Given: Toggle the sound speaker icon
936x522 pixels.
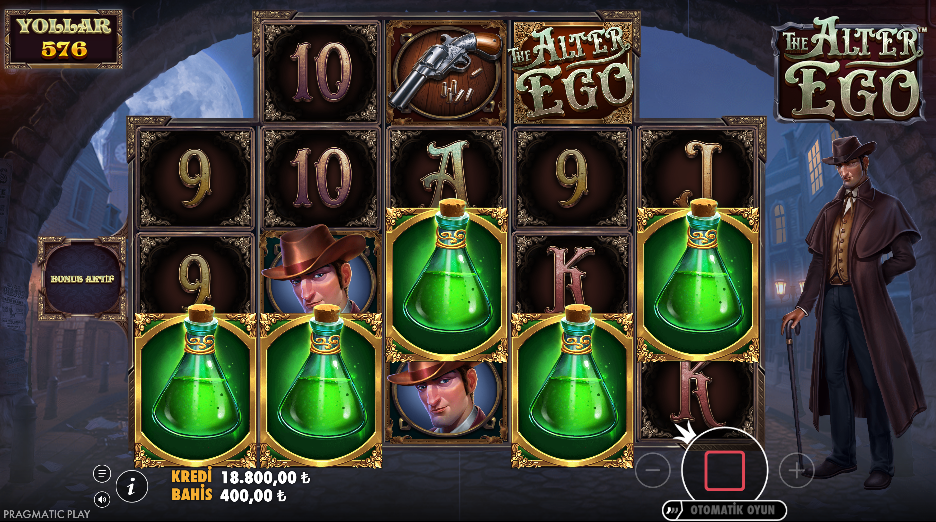Looking at the screenshot, I should point(102,498).
